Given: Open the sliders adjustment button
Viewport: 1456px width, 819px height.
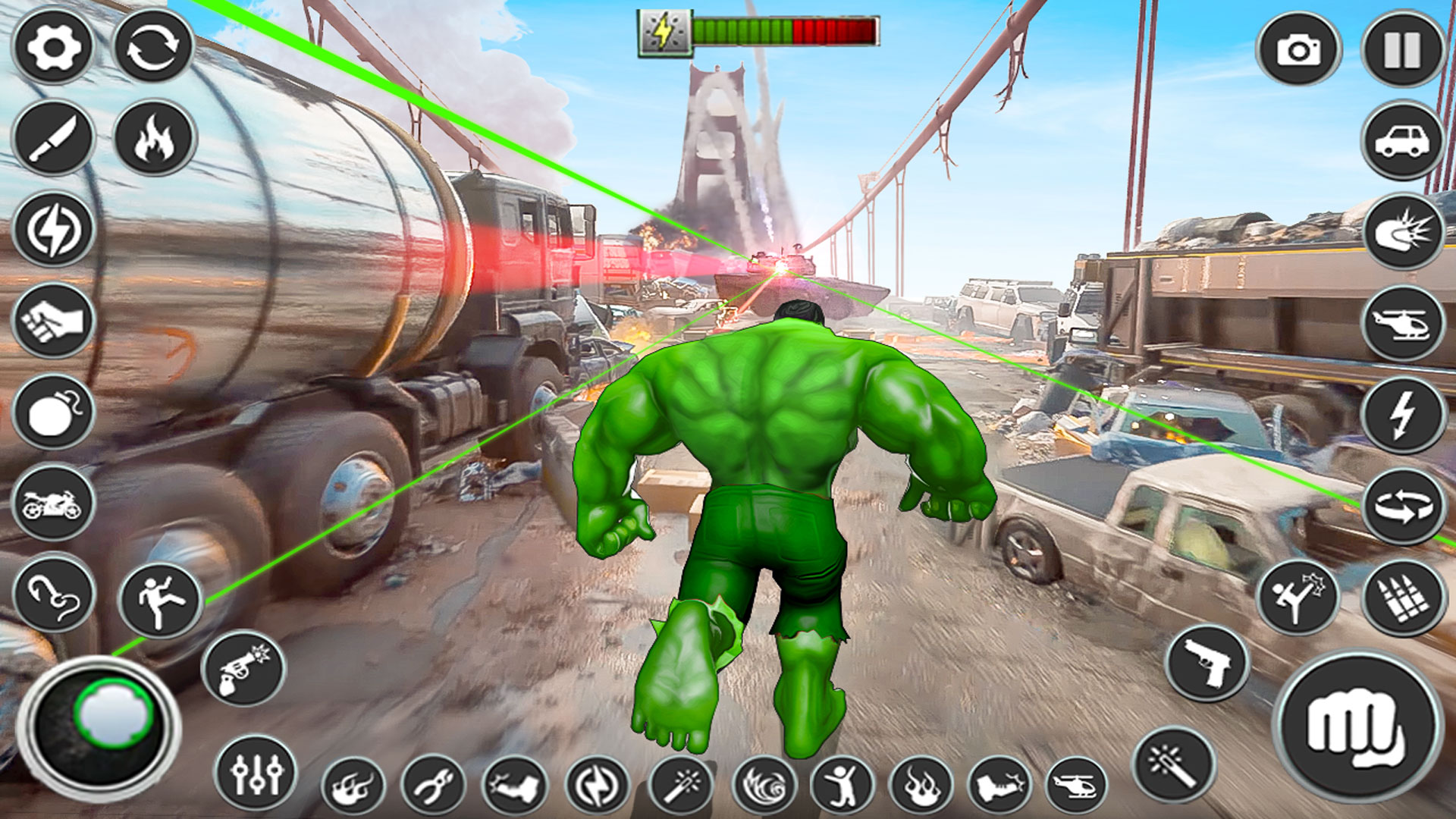Looking at the screenshot, I should pyautogui.click(x=256, y=773).
